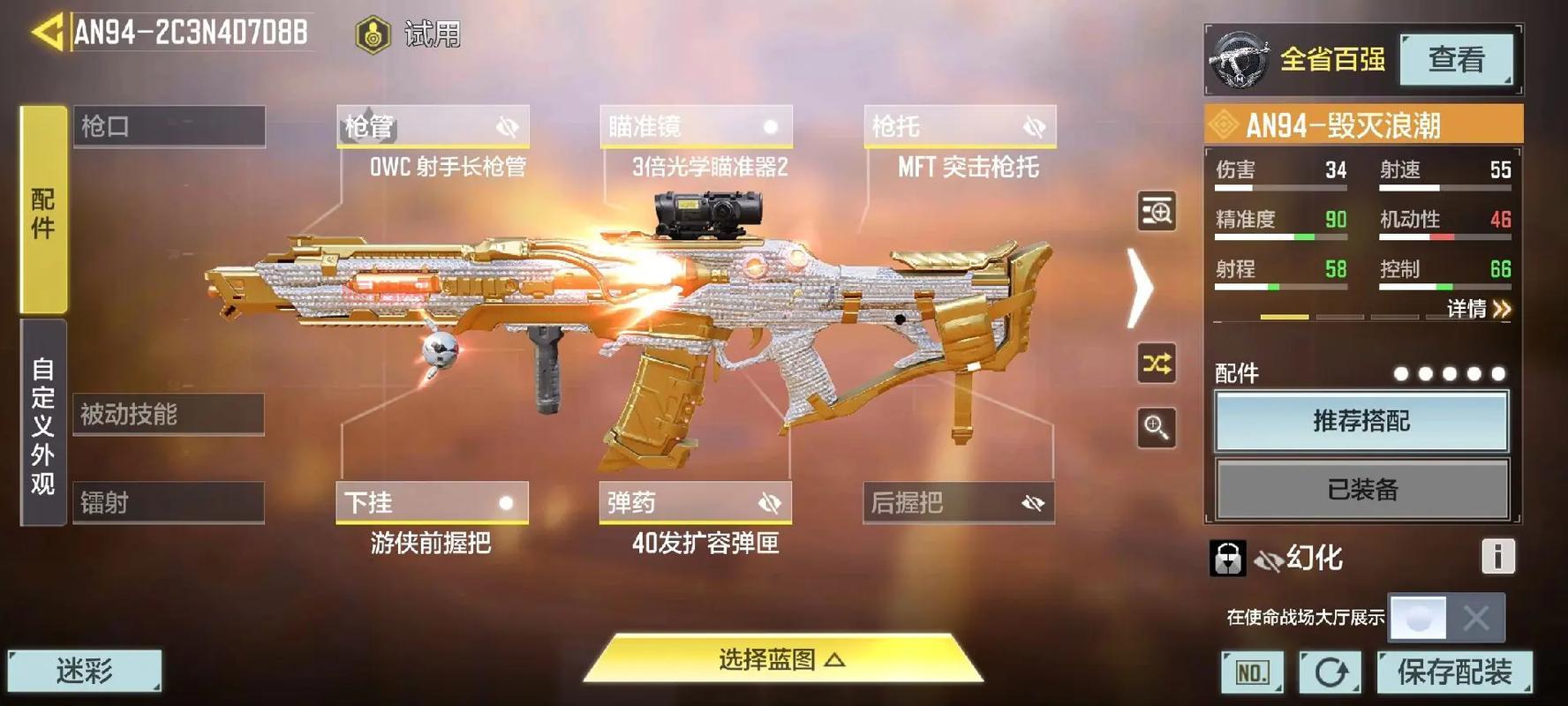1568x706 pixels.
Task: Switch to the 自定义外观 tab
Action: [43, 424]
